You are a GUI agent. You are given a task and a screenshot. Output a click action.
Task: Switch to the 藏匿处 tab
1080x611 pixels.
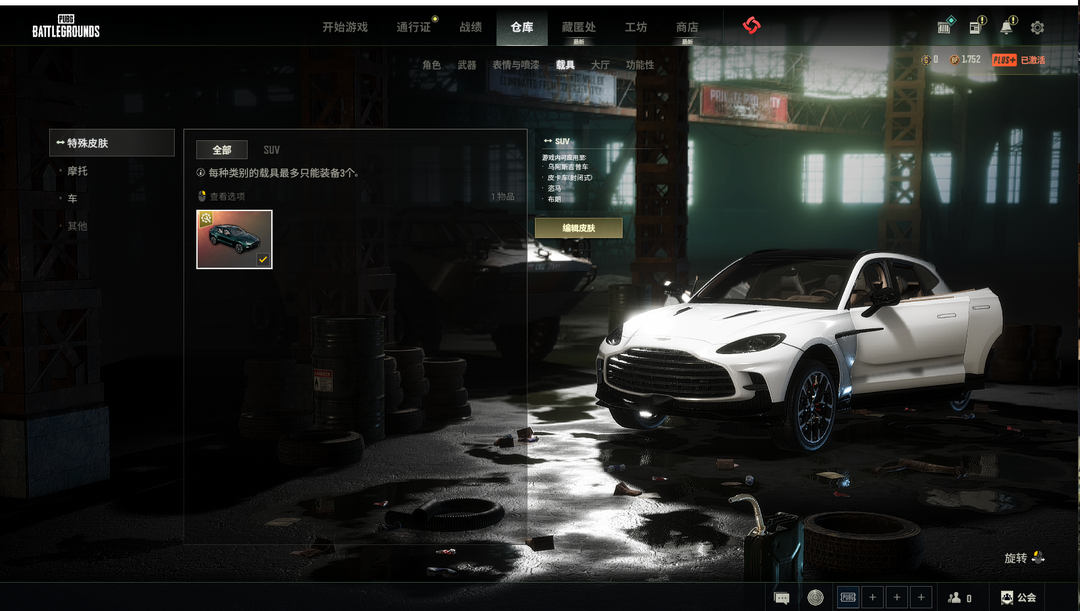point(578,27)
